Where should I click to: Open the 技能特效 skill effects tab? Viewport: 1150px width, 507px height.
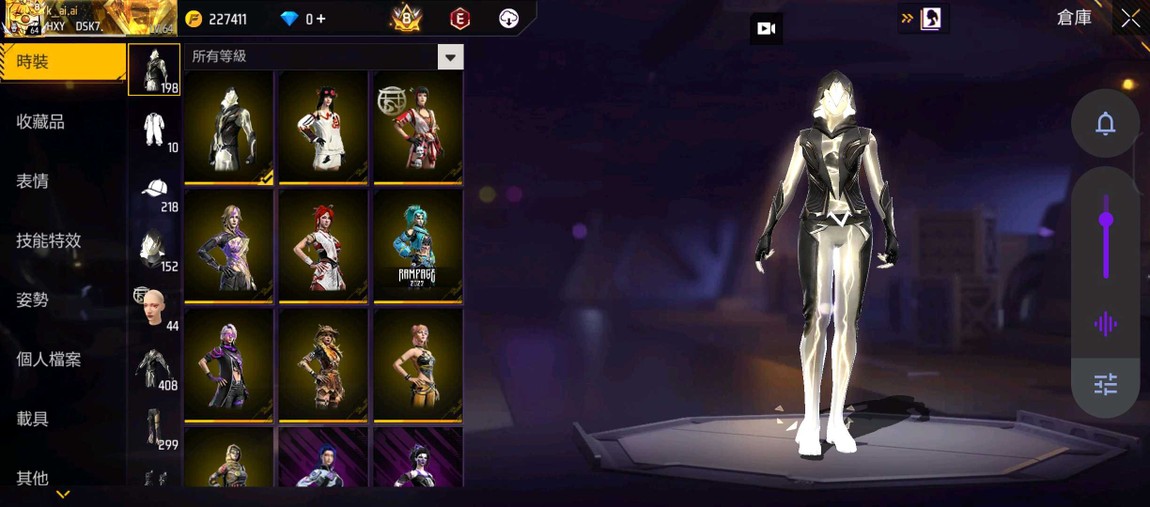[48, 240]
